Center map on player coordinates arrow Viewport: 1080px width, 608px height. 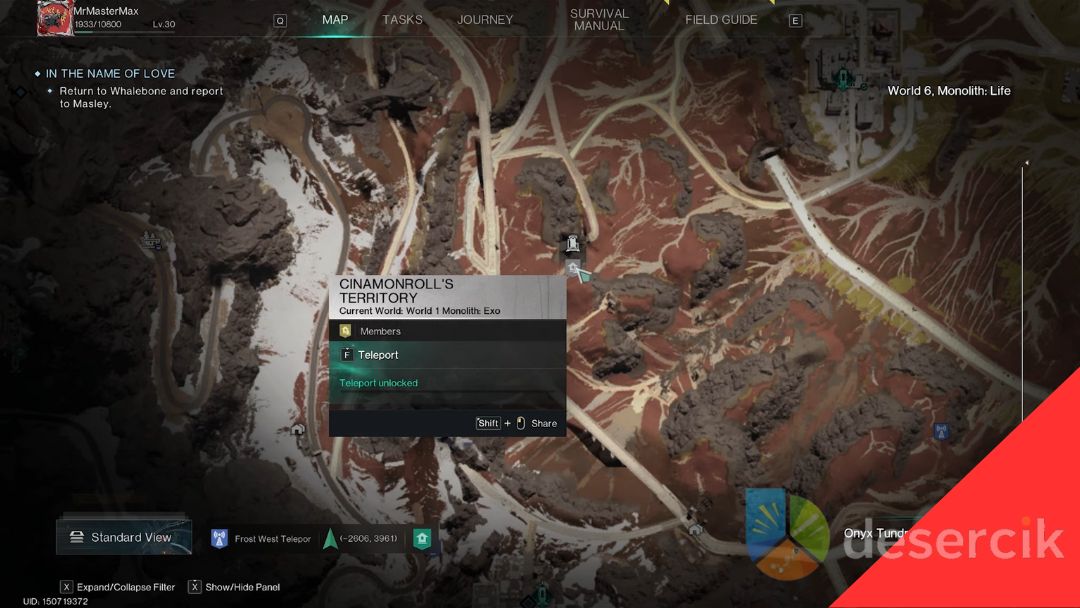(x=330, y=539)
